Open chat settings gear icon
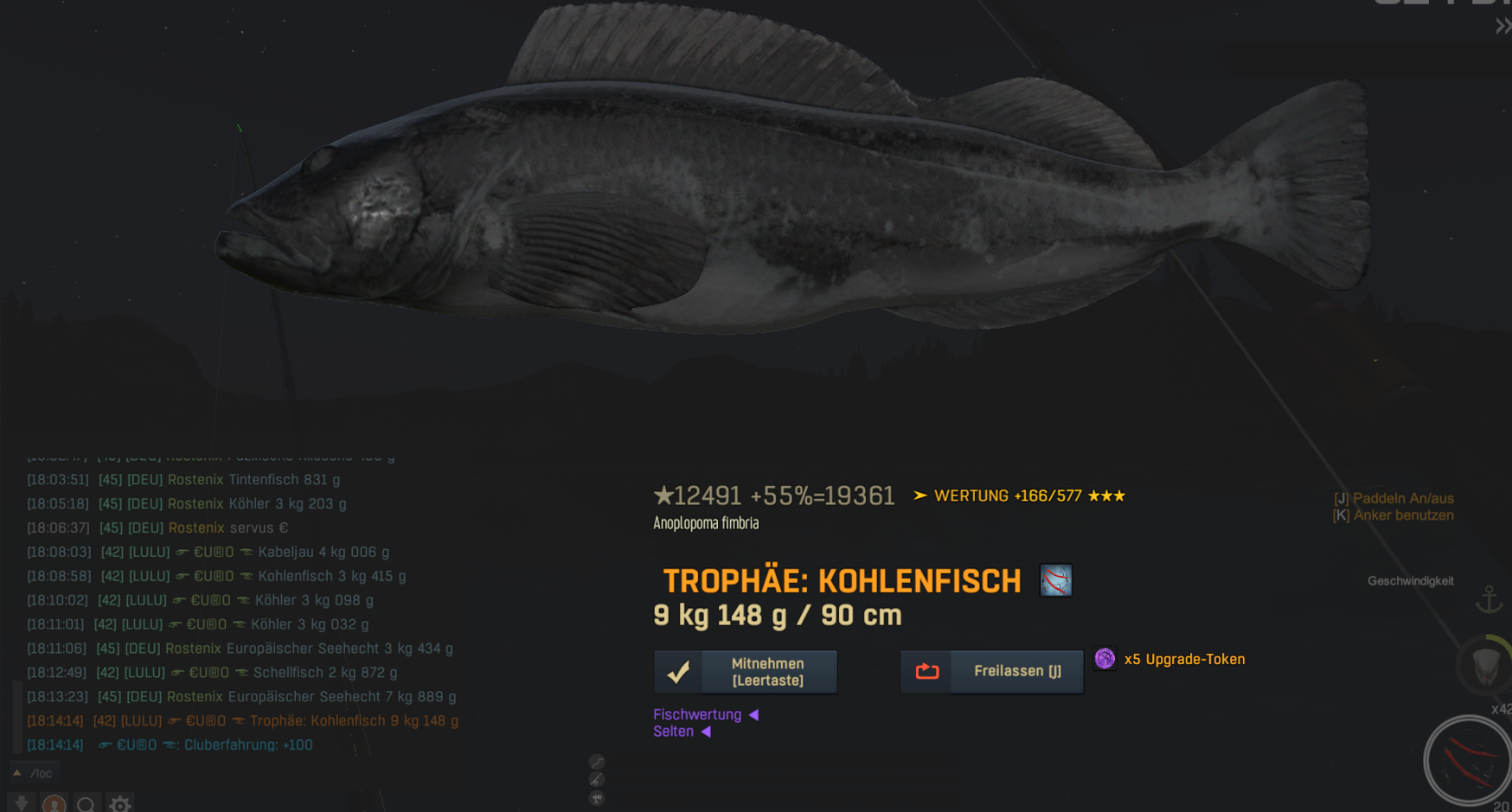 120,804
